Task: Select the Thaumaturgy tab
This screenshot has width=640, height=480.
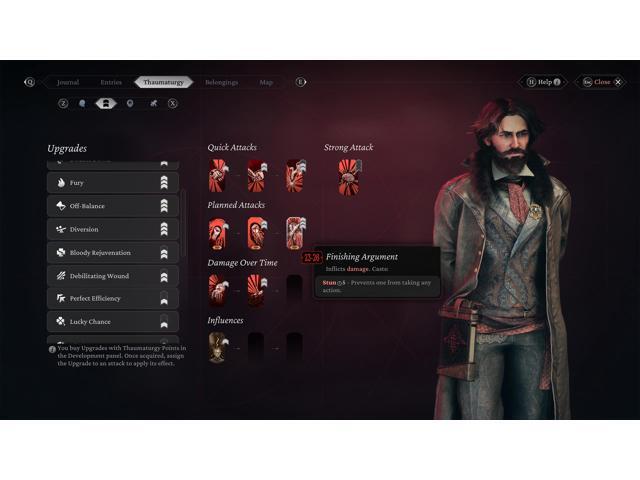Action: pyautogui.click(x=163, y=82)
